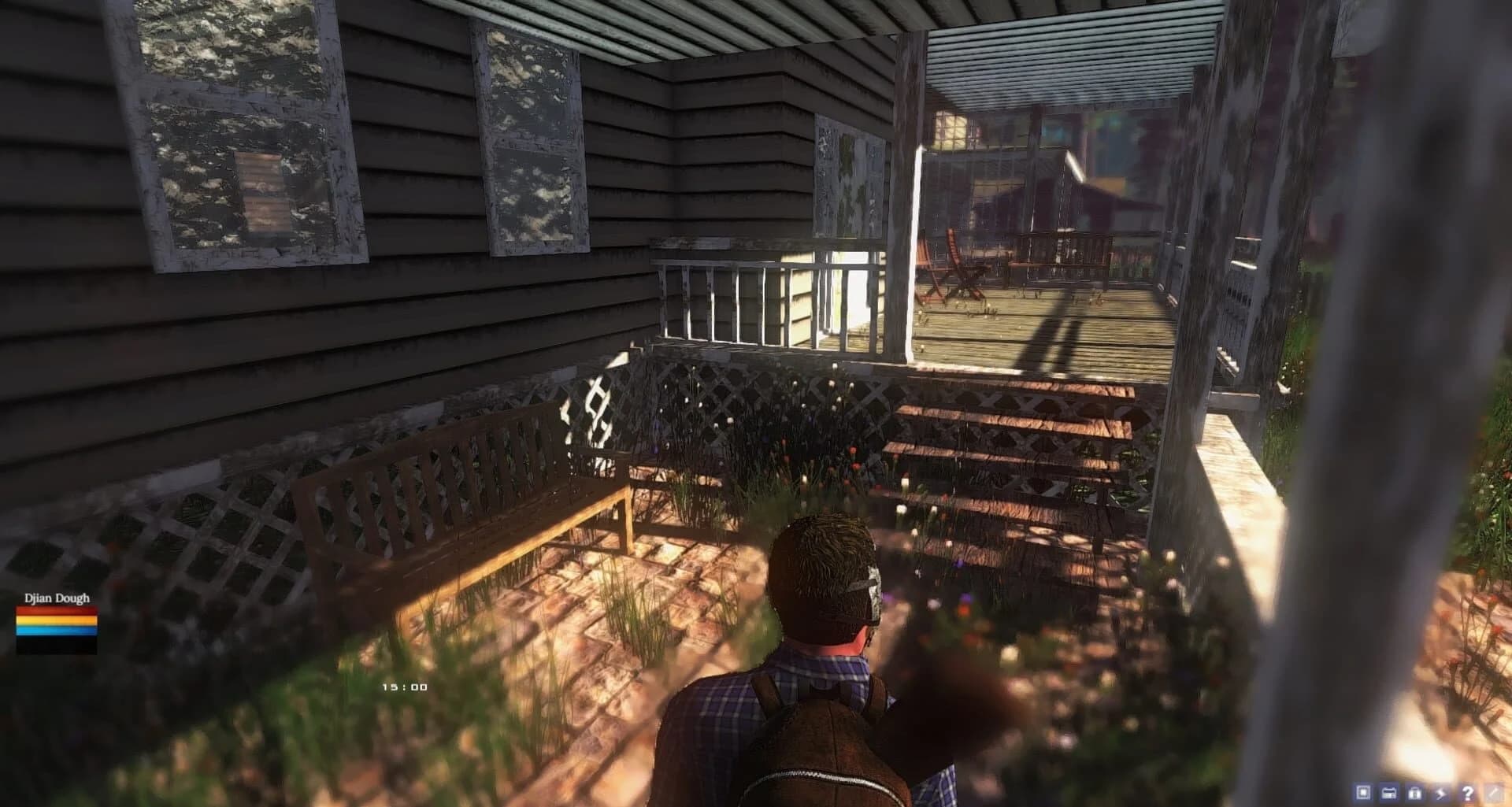Open the briefcase inventory icon
Image resolution: width=1512 pixels, height=807 pixels.
[x=1388, y=793]
